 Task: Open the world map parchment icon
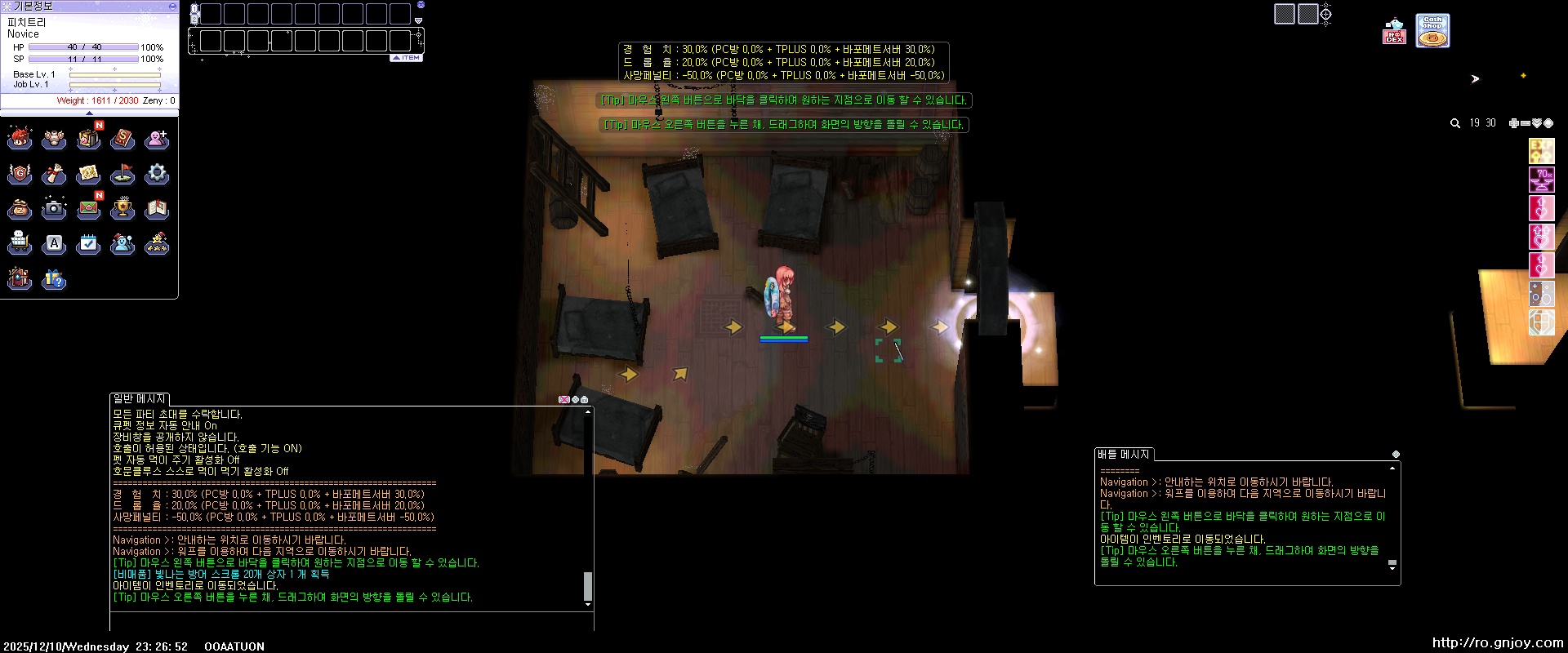coord(88,174)
